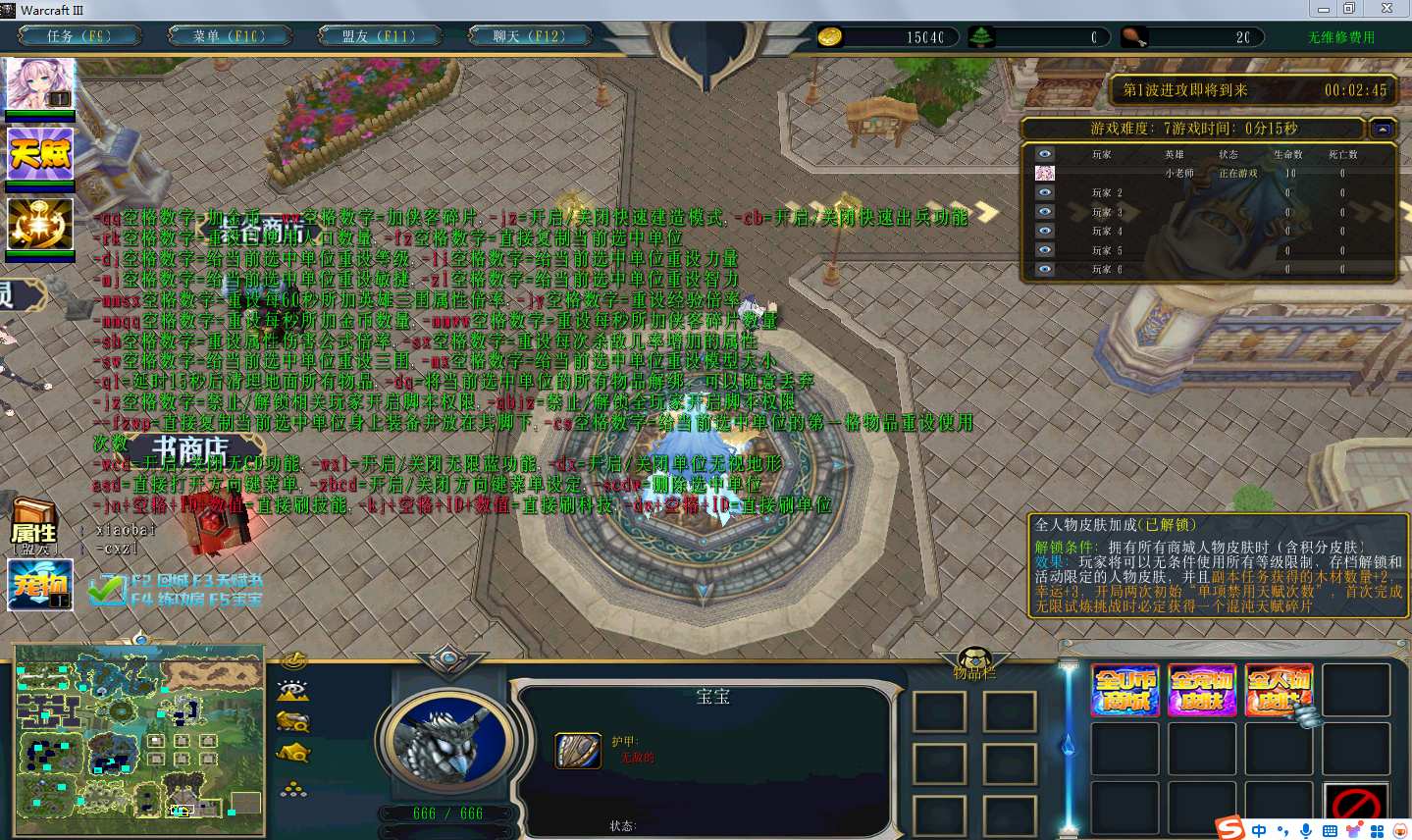Click the minimap signal ping button
This screenshot has width=1412, height=840.
coord(293,660)
